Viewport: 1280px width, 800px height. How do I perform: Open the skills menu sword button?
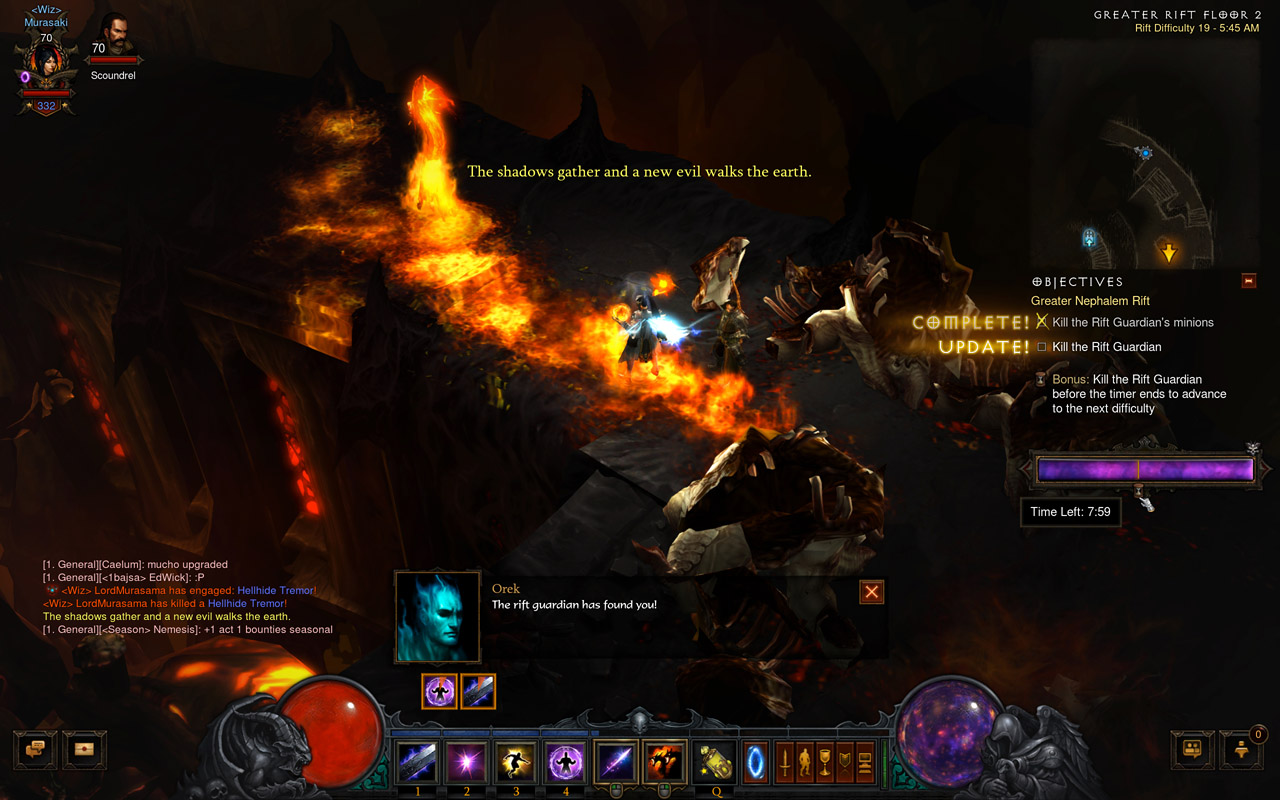(785, 762)
